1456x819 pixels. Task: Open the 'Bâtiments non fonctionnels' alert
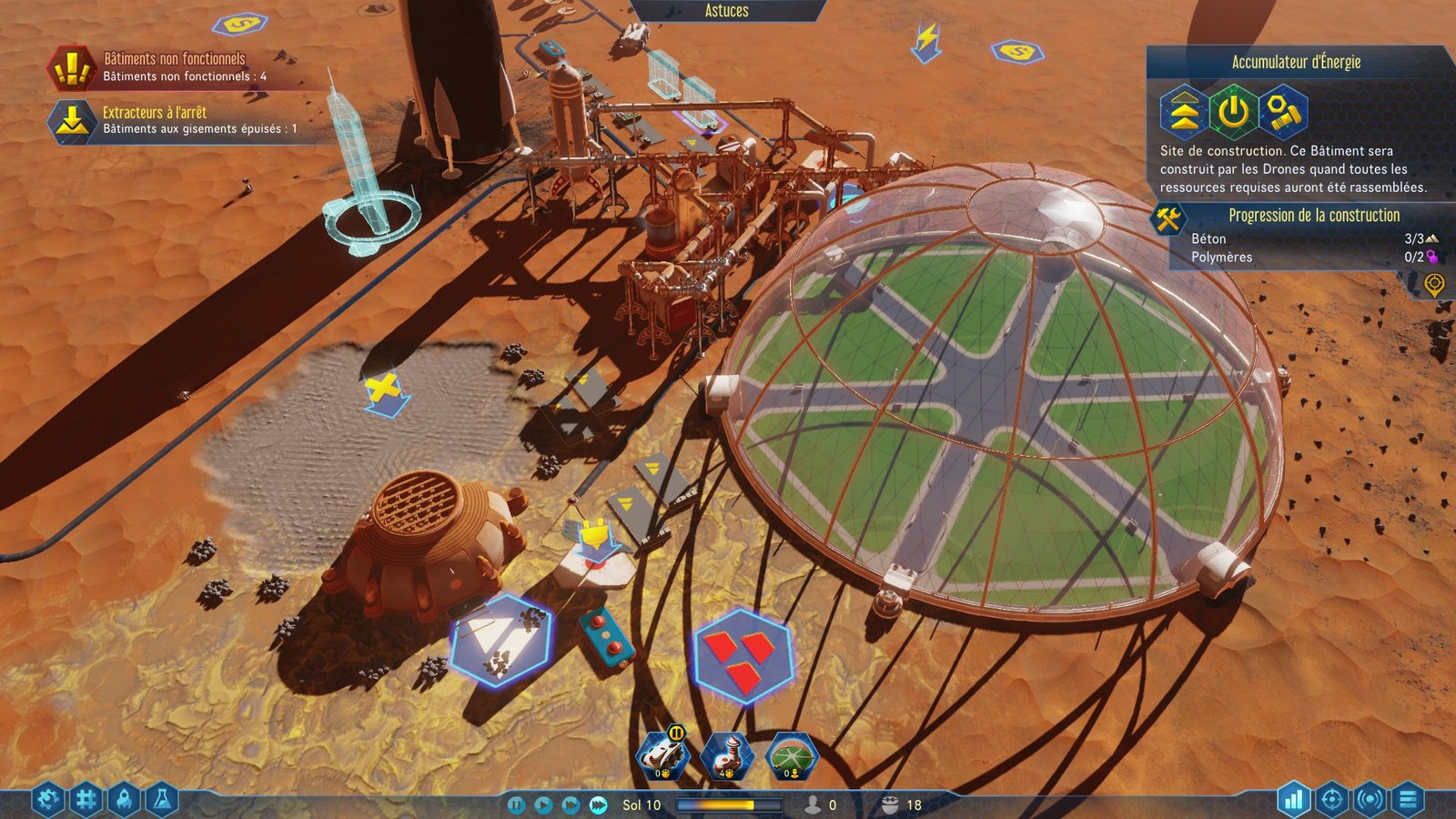173,66
